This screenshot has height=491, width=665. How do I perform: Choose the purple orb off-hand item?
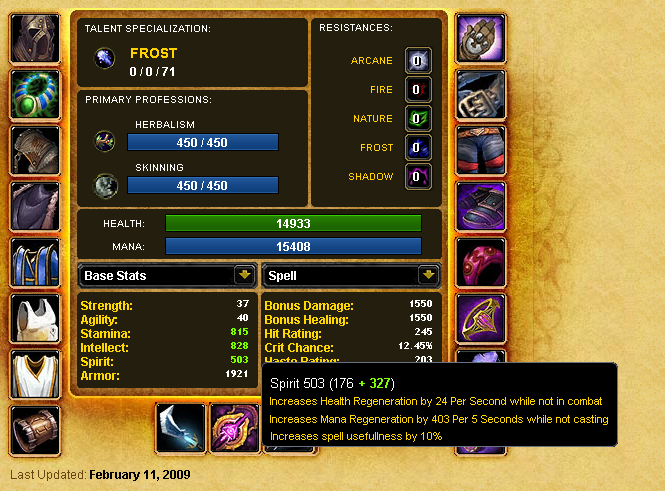(236, 427)
